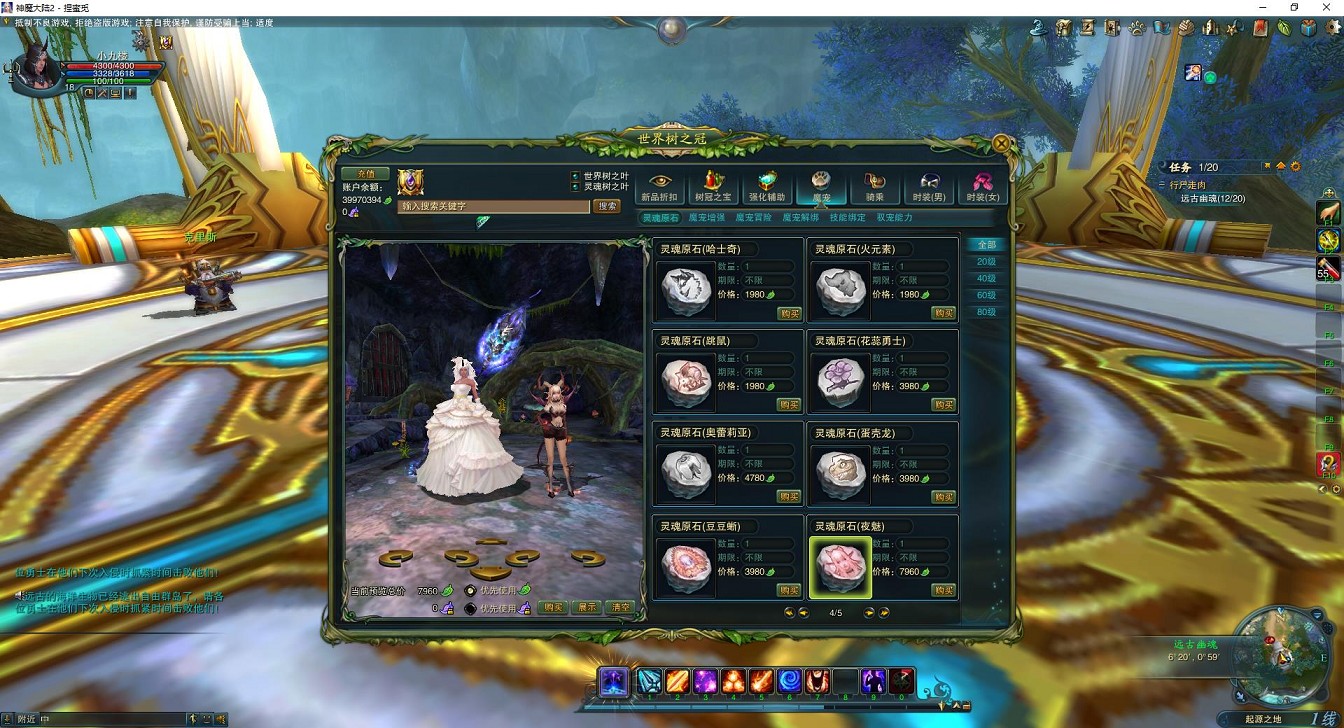Click the 搜索 search button

tap(607, 206)
